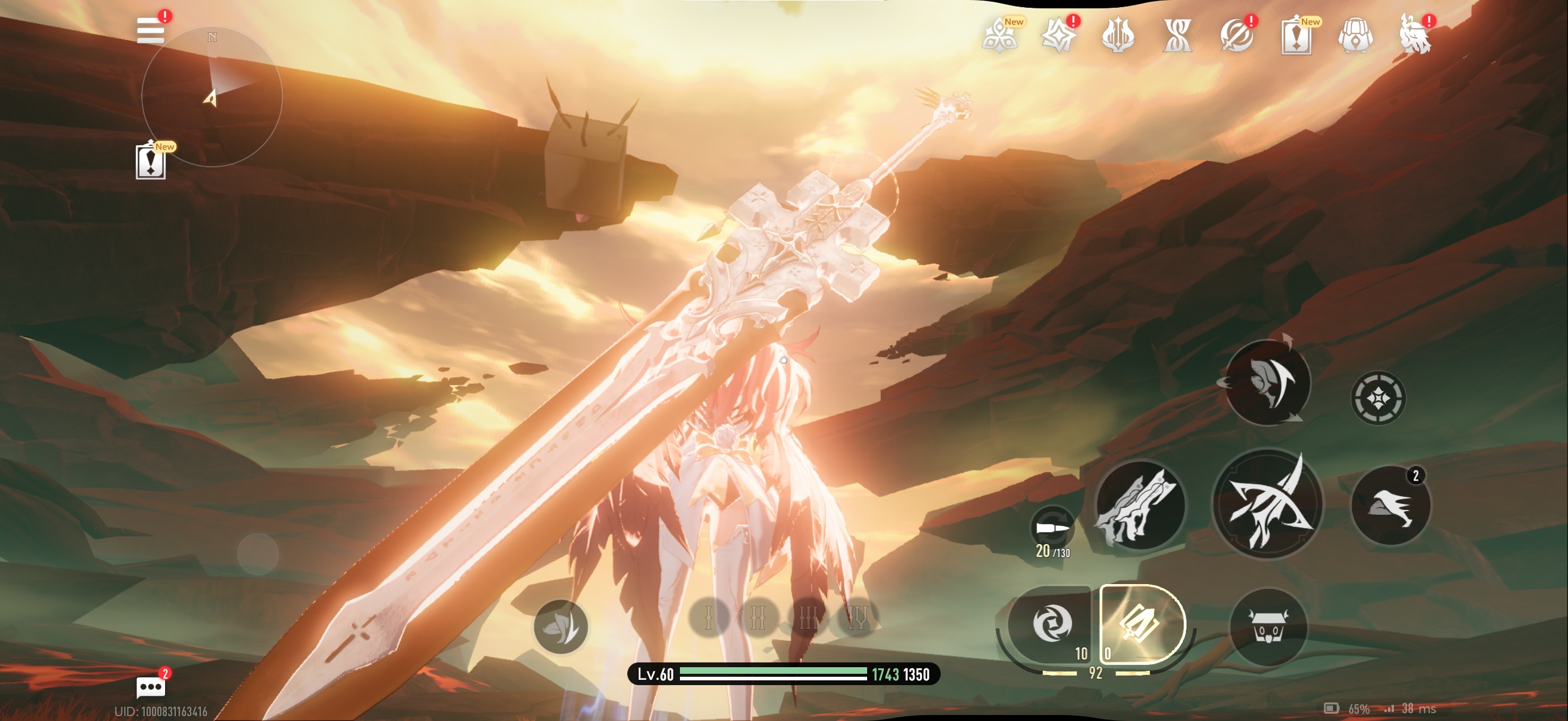The image size is (1568, 721).
Task: Reload ammo with the bullet button
Action: pyautogui.click(x=1053, y=528)
